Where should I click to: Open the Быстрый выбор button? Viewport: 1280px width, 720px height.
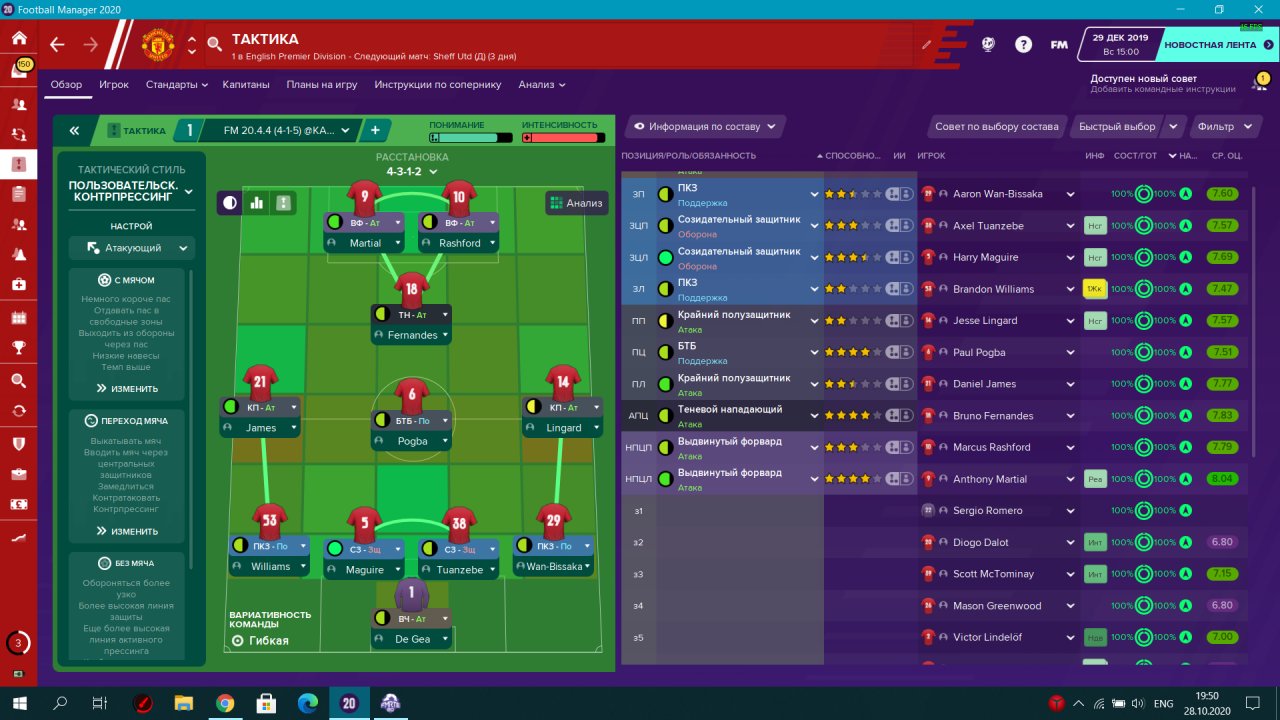click(1117, 127)
